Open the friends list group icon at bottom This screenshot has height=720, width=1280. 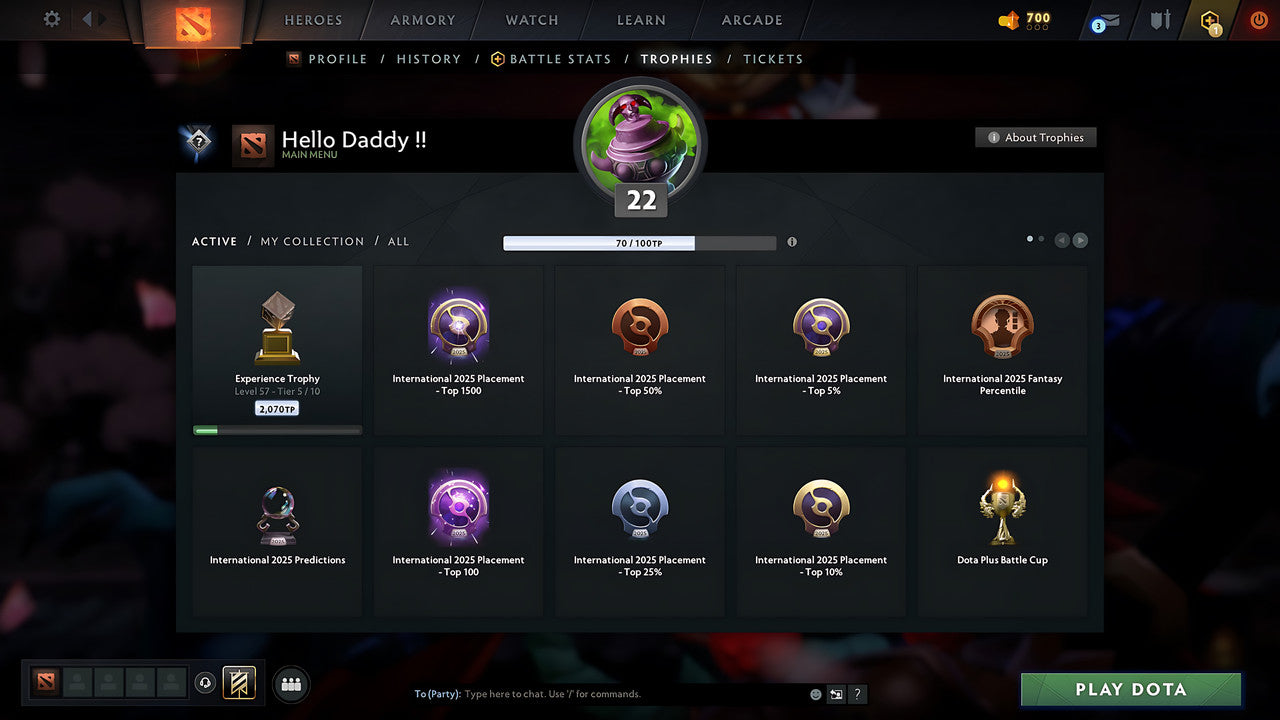(290, 684)
